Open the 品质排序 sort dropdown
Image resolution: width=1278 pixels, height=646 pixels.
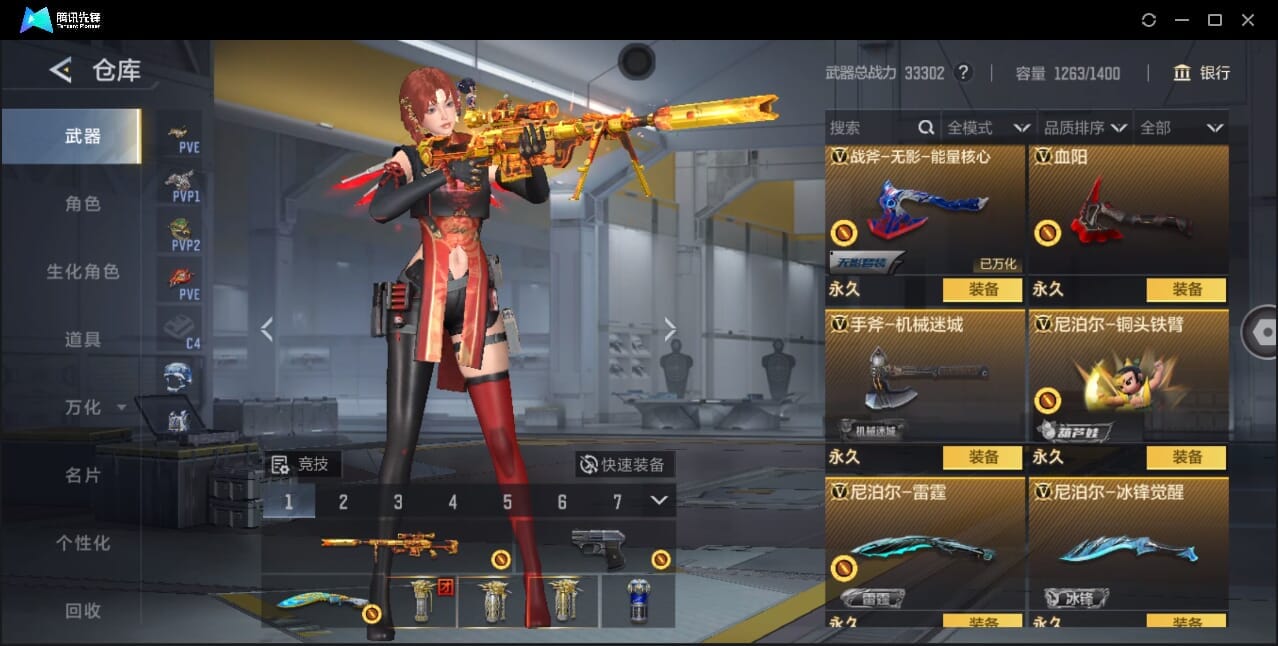1085,128
